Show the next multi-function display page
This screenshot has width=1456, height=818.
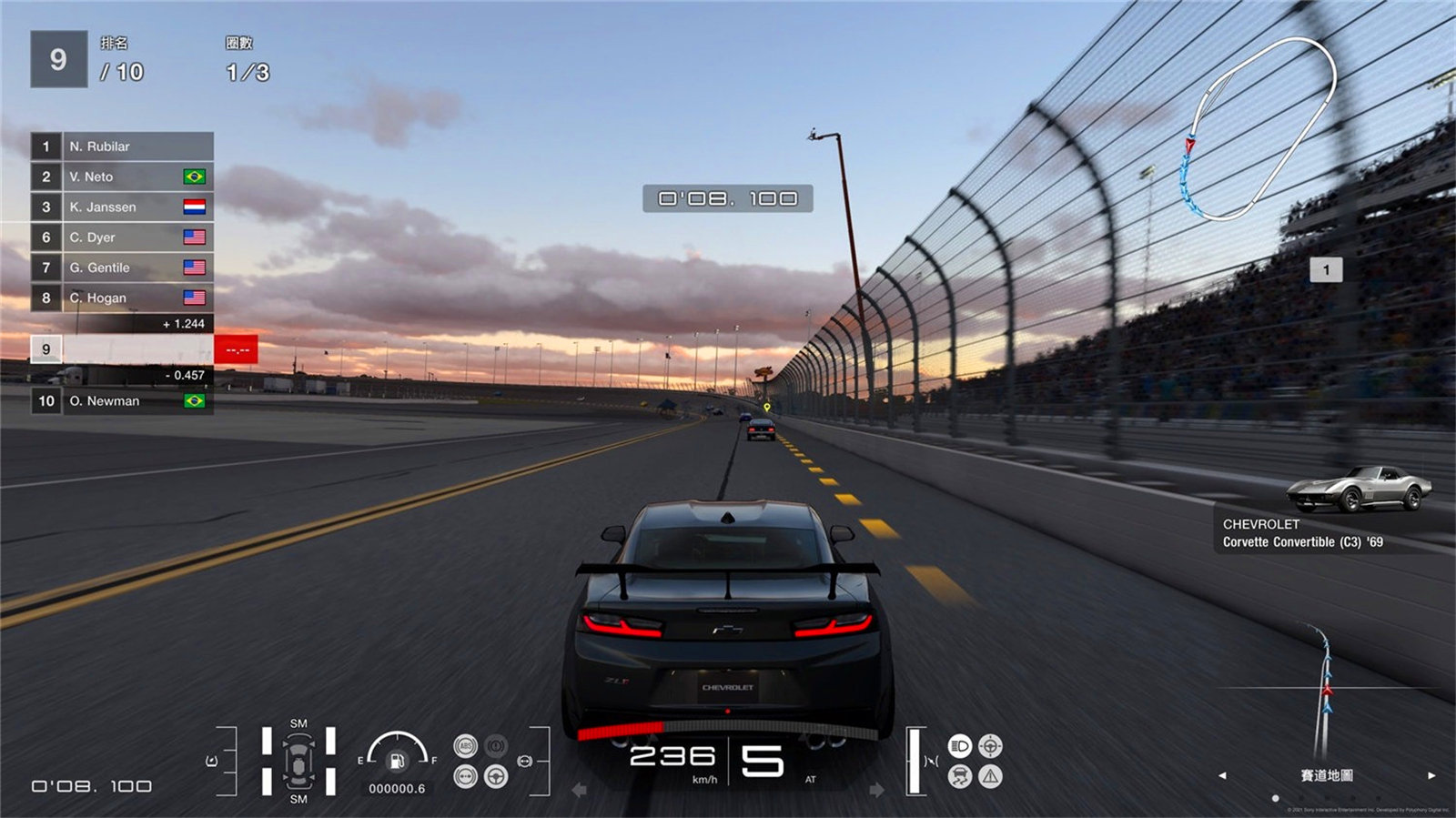[x=1431, y=775]
